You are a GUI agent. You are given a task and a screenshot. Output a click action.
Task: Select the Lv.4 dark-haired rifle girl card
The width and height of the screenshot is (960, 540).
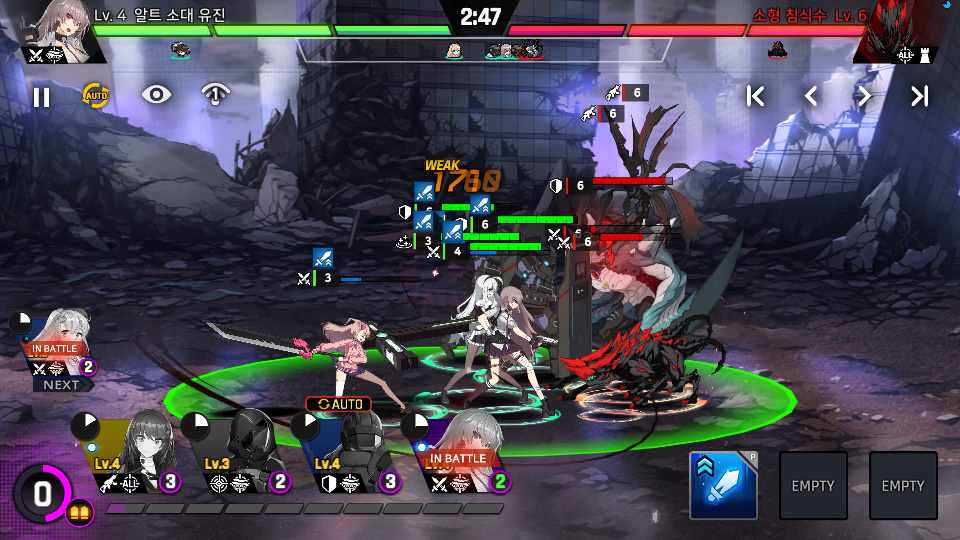point(133,455)
